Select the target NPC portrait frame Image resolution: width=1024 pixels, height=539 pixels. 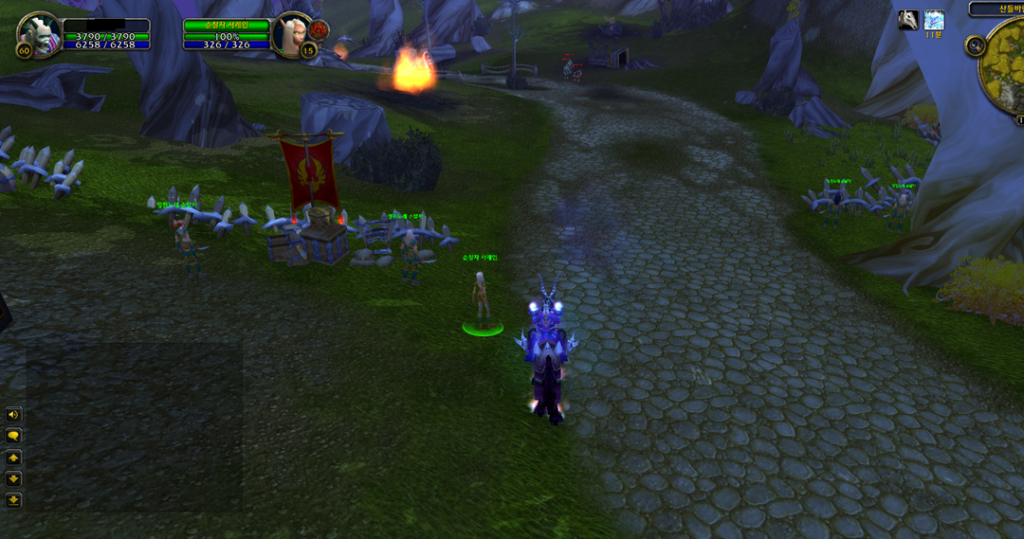292,33
